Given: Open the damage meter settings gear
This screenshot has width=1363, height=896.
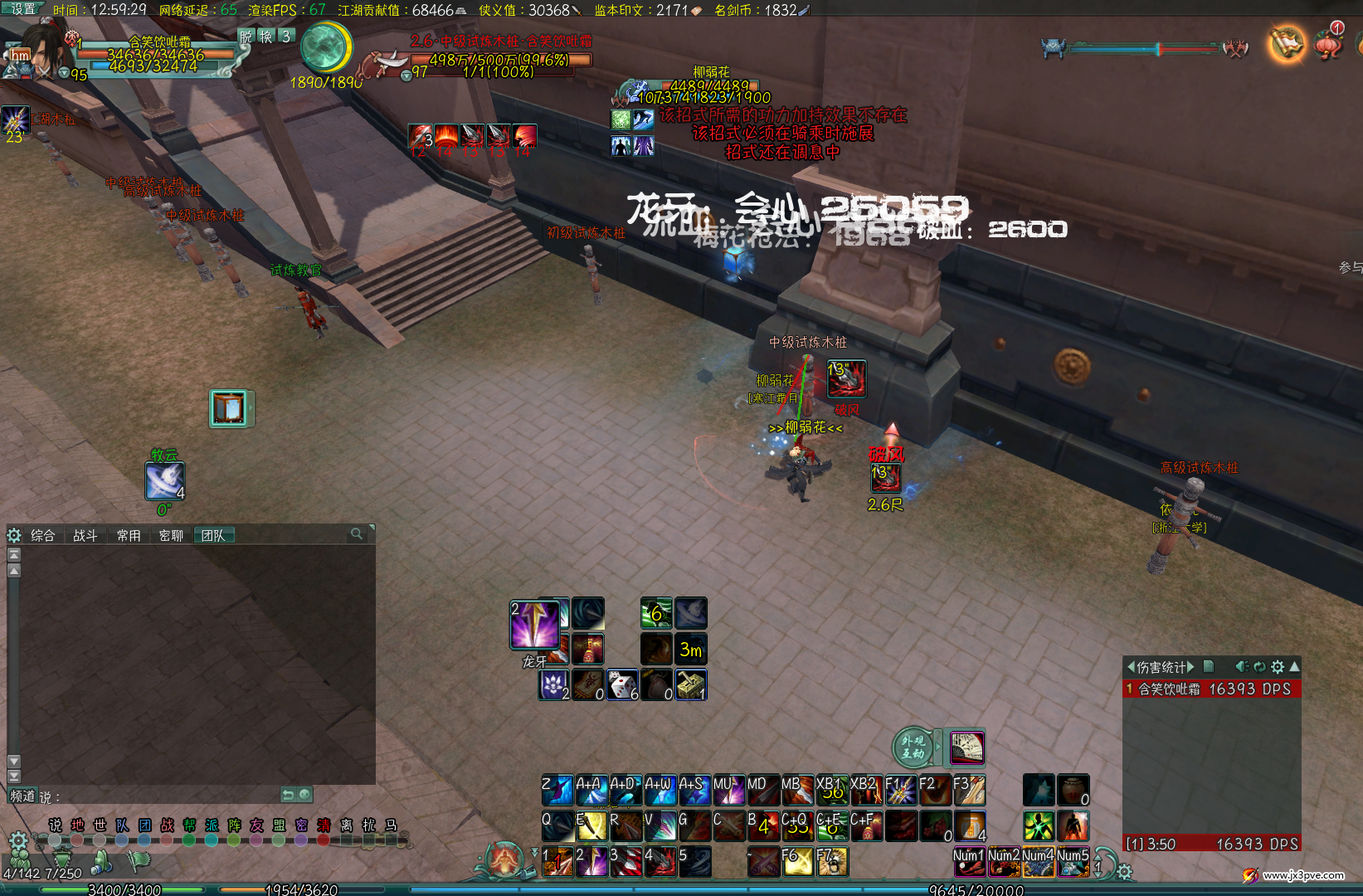Looking at the screenshot, I should 1278,666.
